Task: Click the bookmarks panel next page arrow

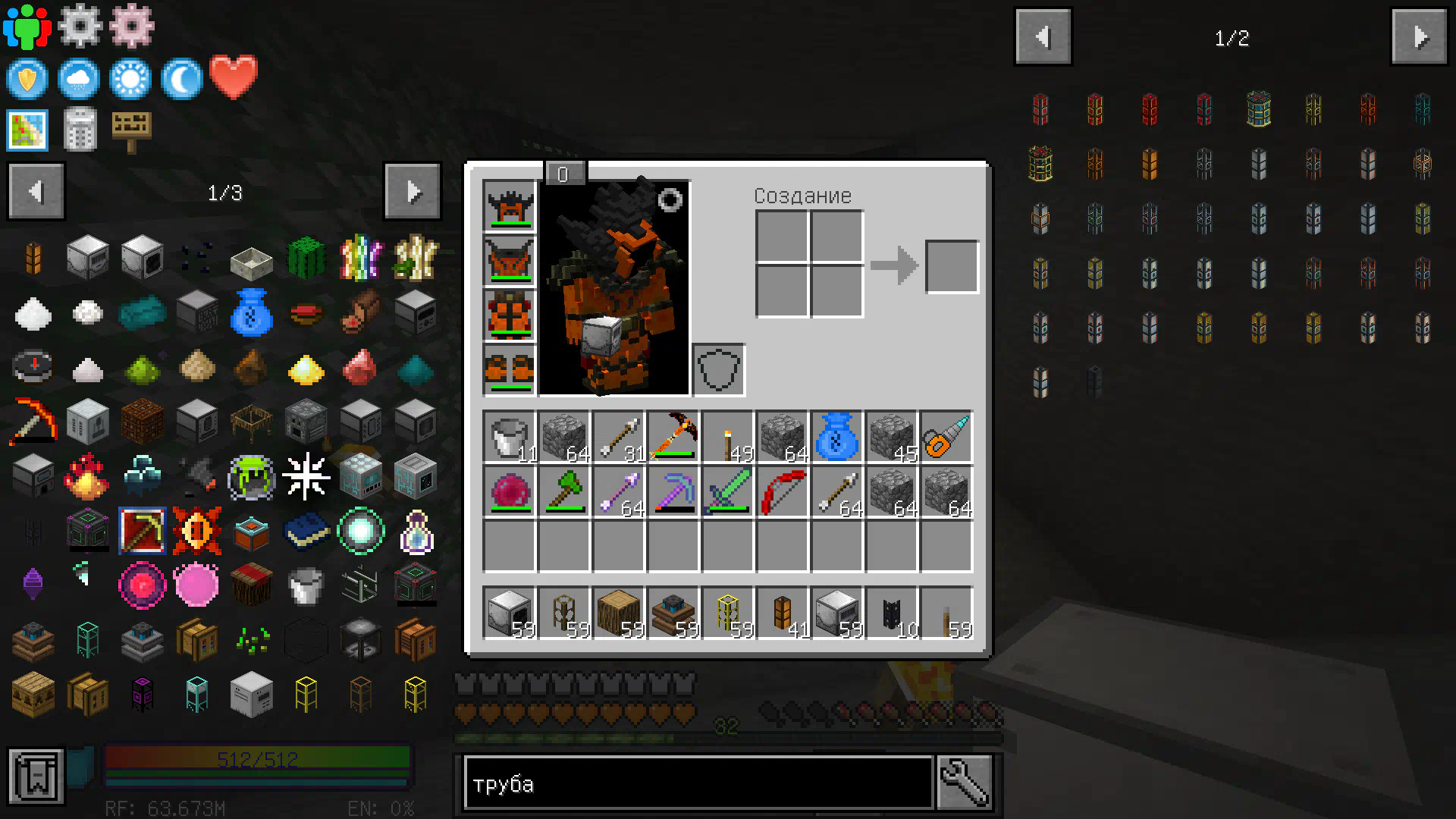Action: 413,192
